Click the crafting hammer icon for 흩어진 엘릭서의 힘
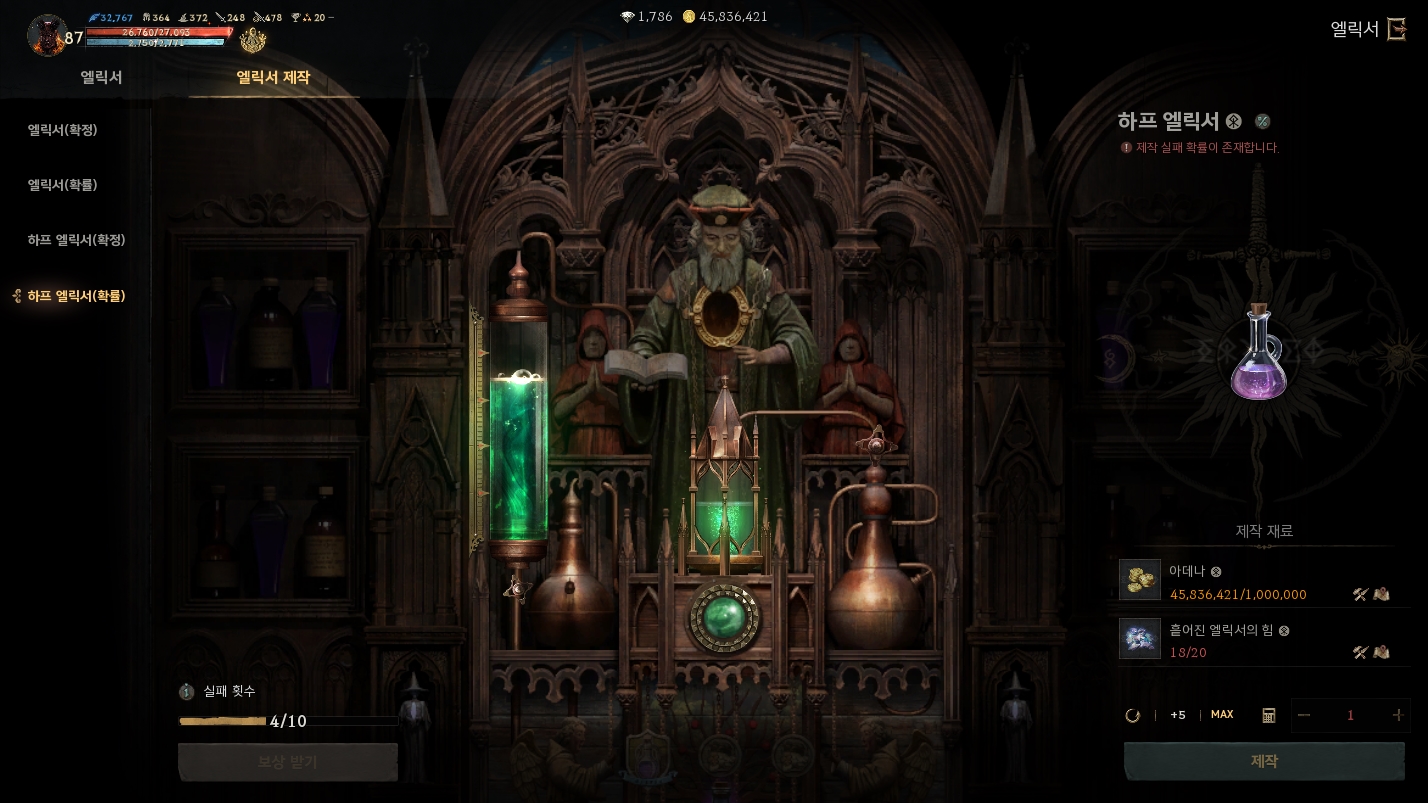The image size is (1428, 803). [1360, 653]
